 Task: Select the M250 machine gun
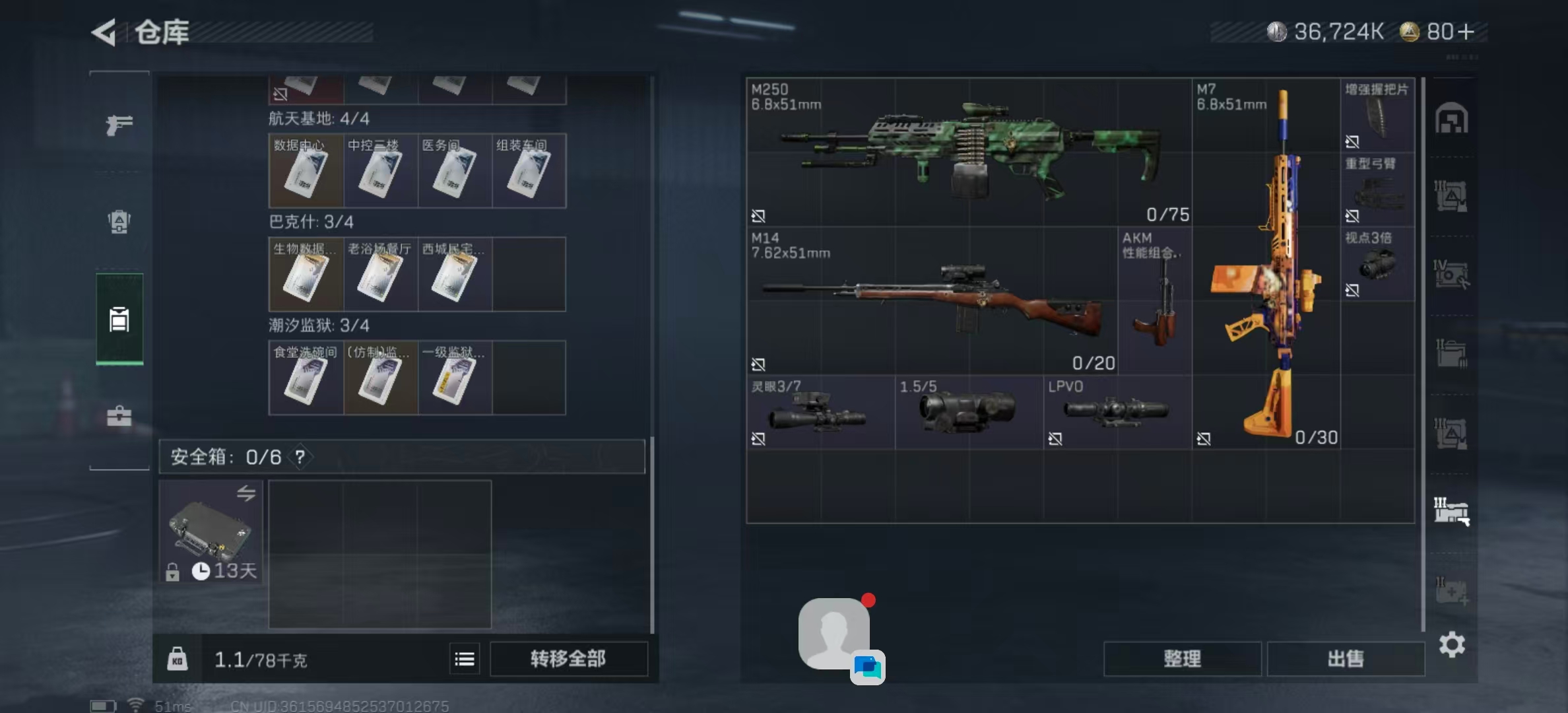tap(968, 153)
